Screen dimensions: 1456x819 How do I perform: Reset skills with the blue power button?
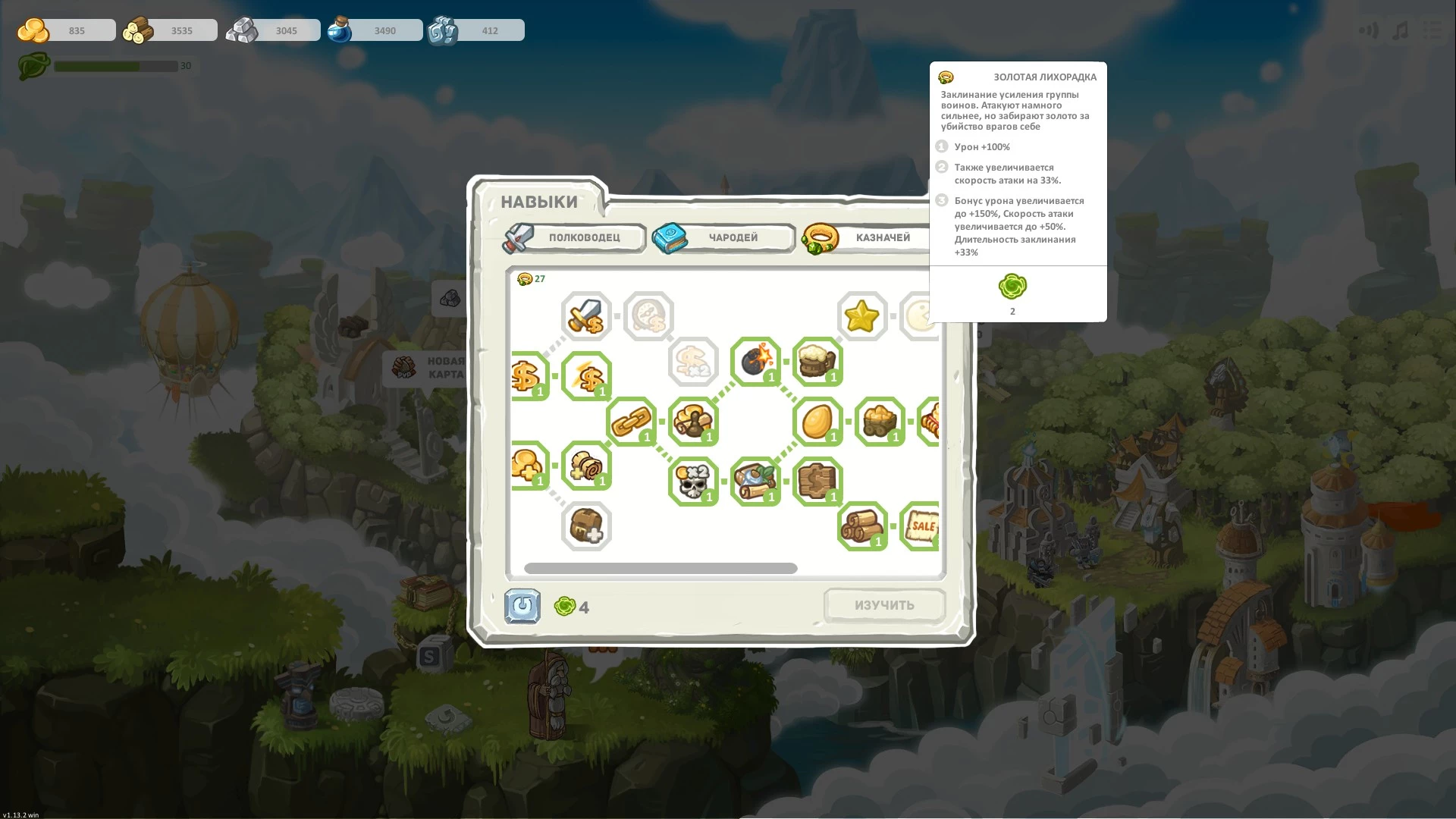522,607
